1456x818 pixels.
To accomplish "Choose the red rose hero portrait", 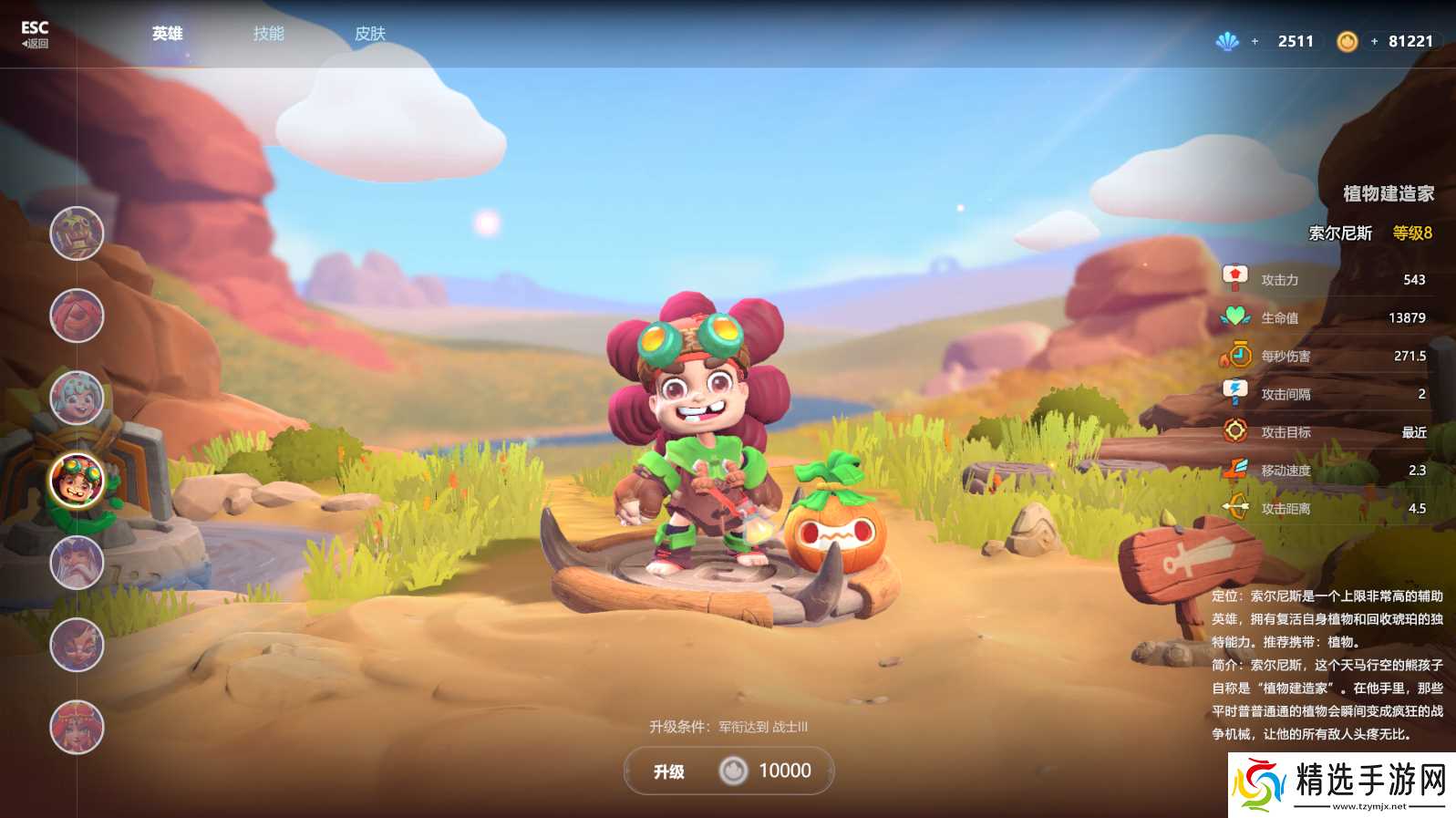I will 77,316.
